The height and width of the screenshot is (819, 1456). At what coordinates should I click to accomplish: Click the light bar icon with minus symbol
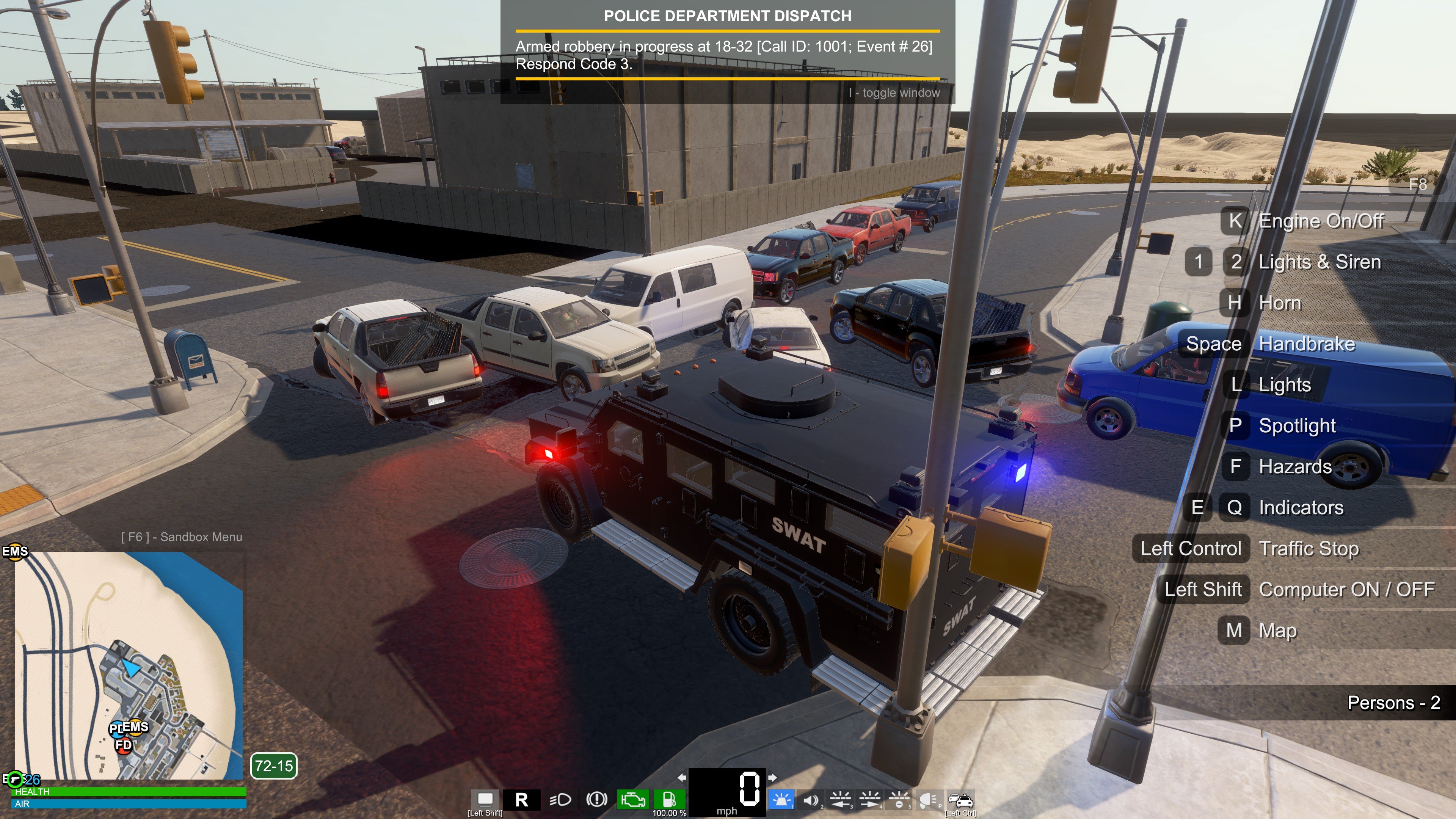coord(899,799)
